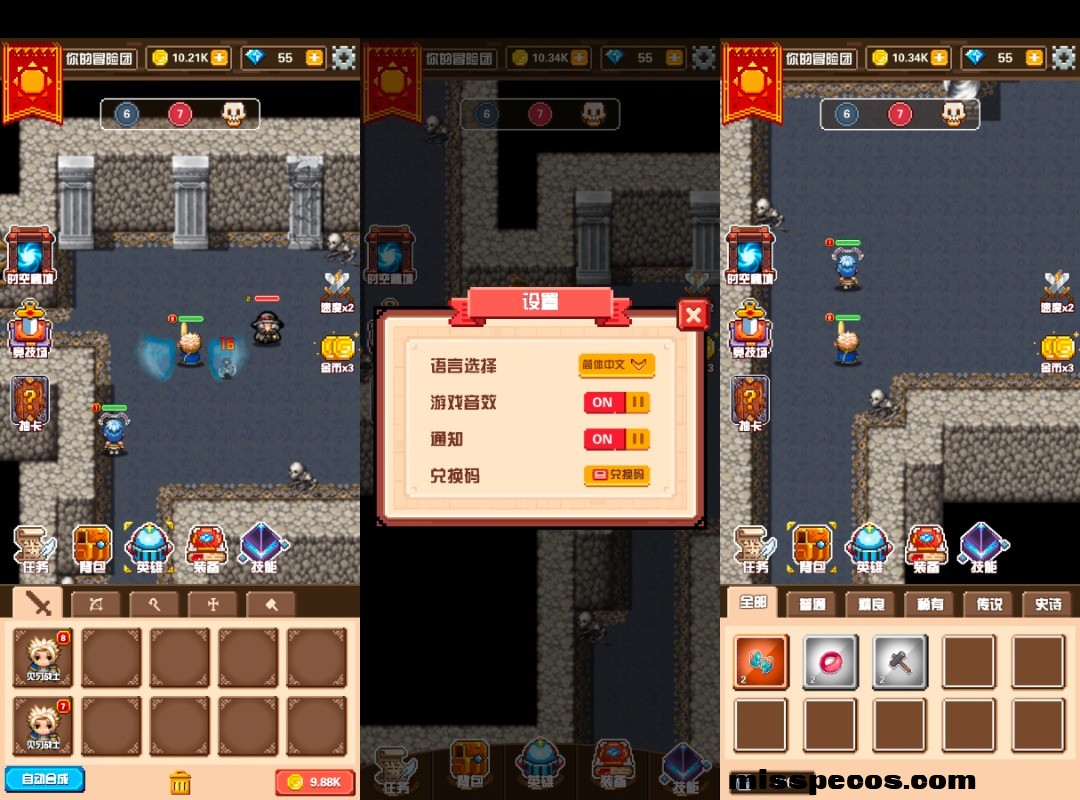Switch to the axe class tab
1080x800 pixels.
(x=270, y=603)
